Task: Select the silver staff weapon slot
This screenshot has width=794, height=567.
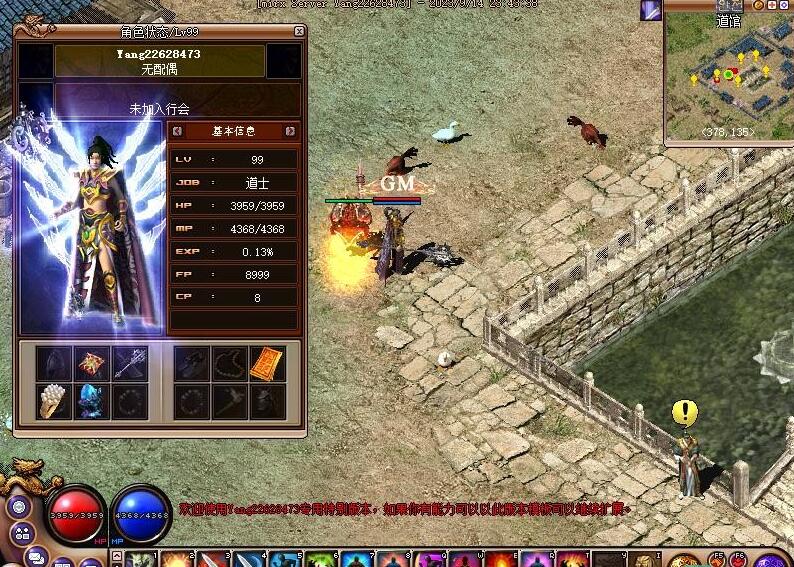Action: [x=130, y=364]
